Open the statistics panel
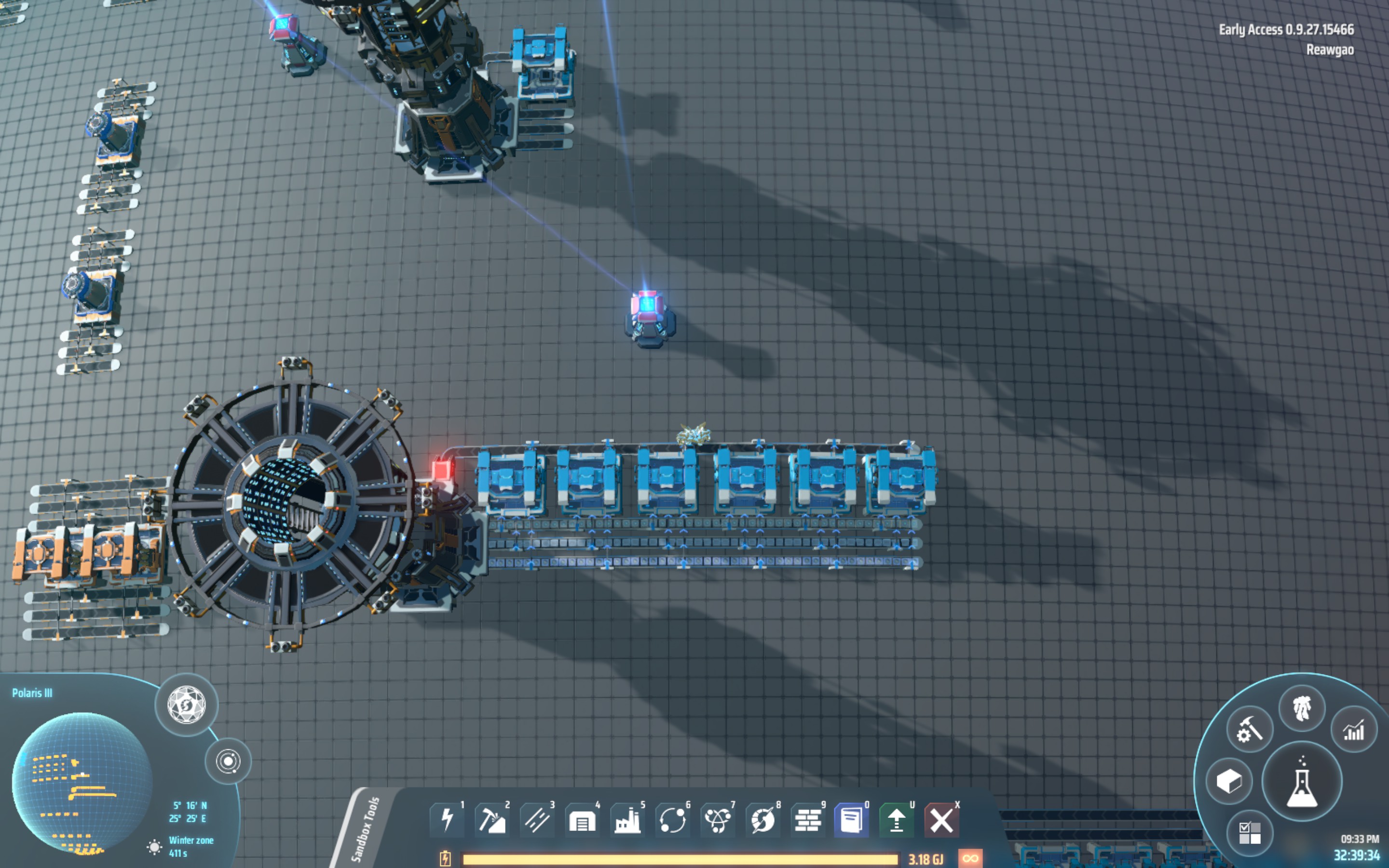 click(1355, 732)
